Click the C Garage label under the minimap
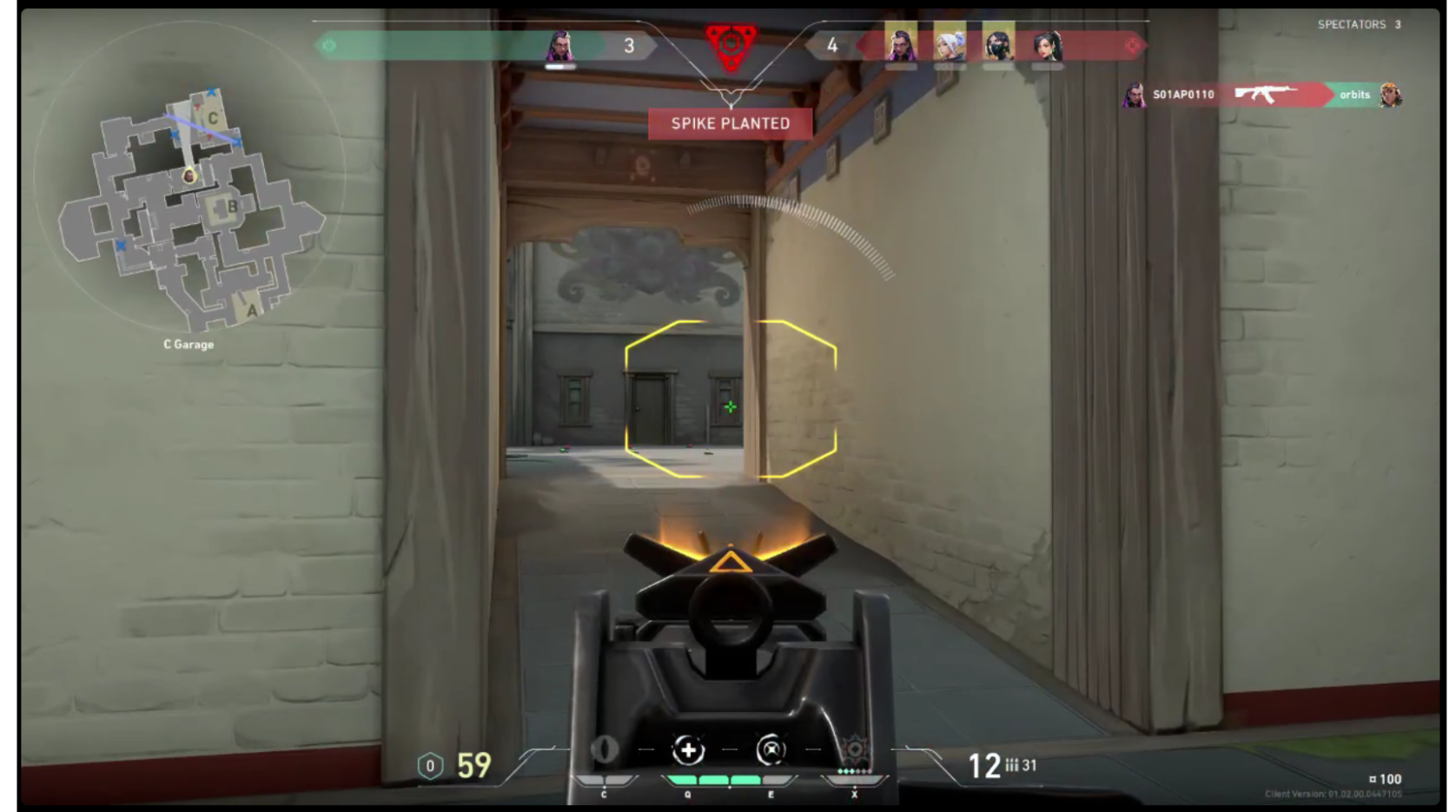This screenshot has height=812, width=1456. click(189, 344)
